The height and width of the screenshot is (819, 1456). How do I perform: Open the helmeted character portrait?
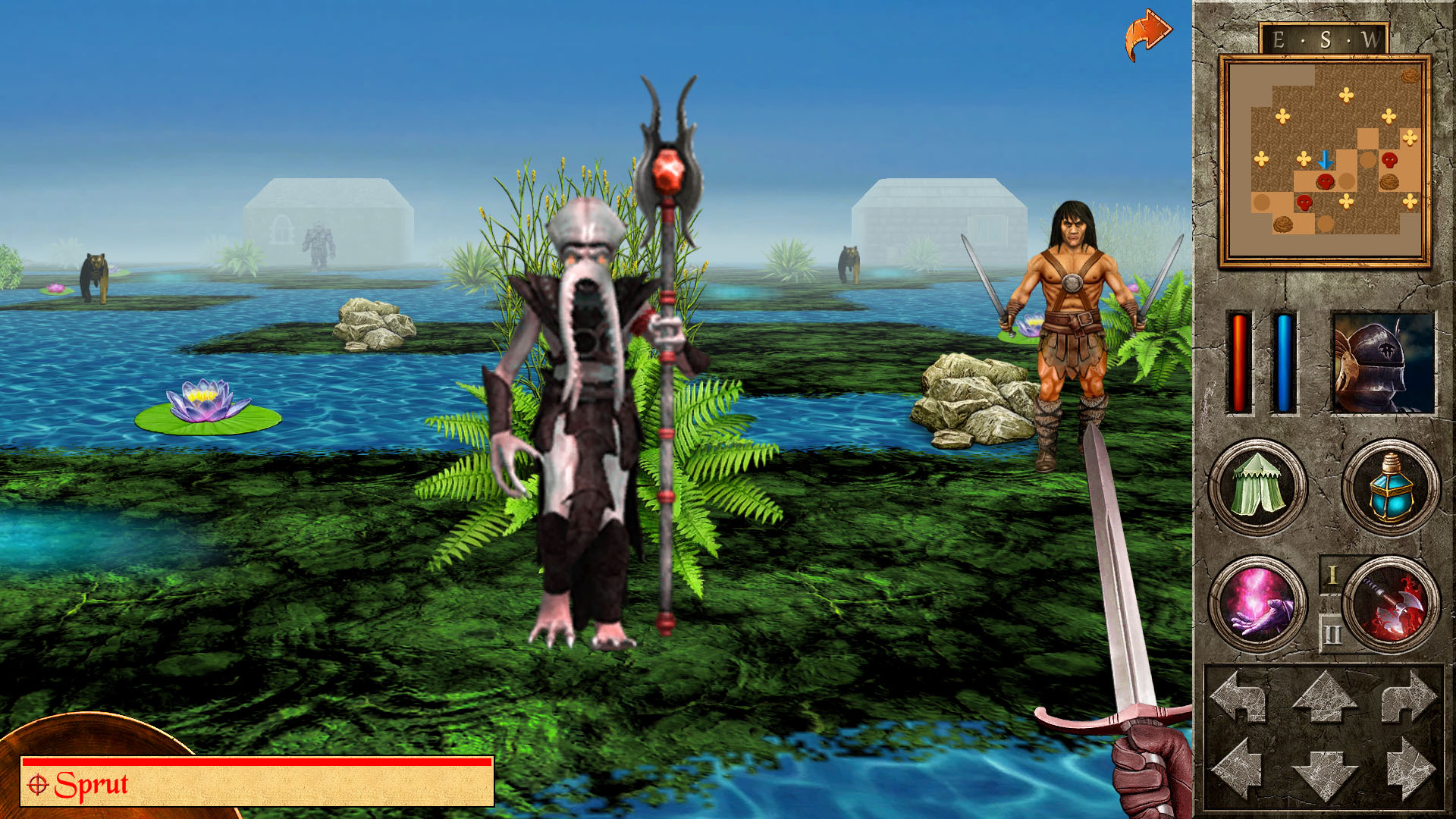pyautogui.click(x=1383, y=363)
